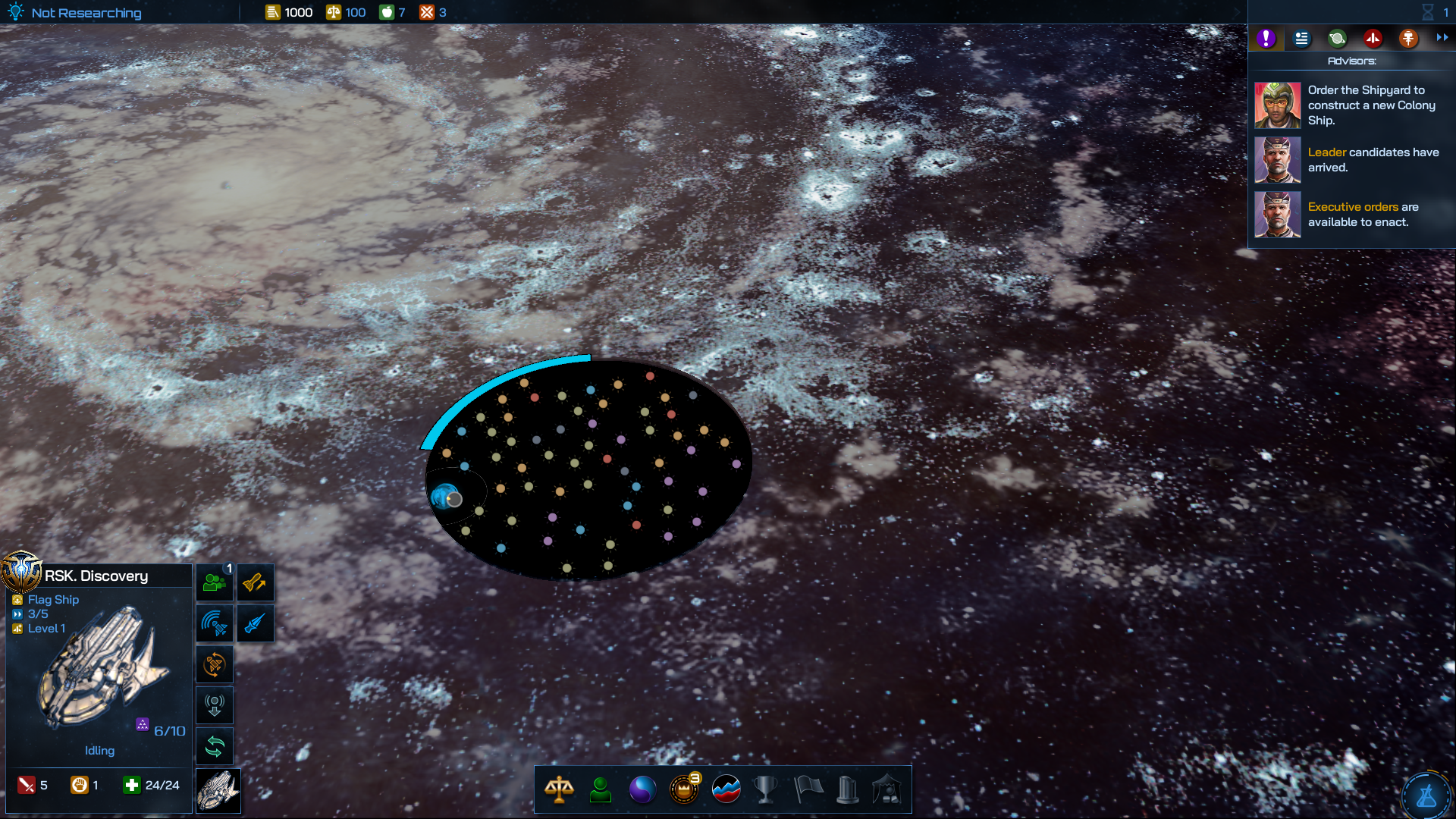
Task: Open the Leader candidates have arrived notice
Action: coord(1351,160)
